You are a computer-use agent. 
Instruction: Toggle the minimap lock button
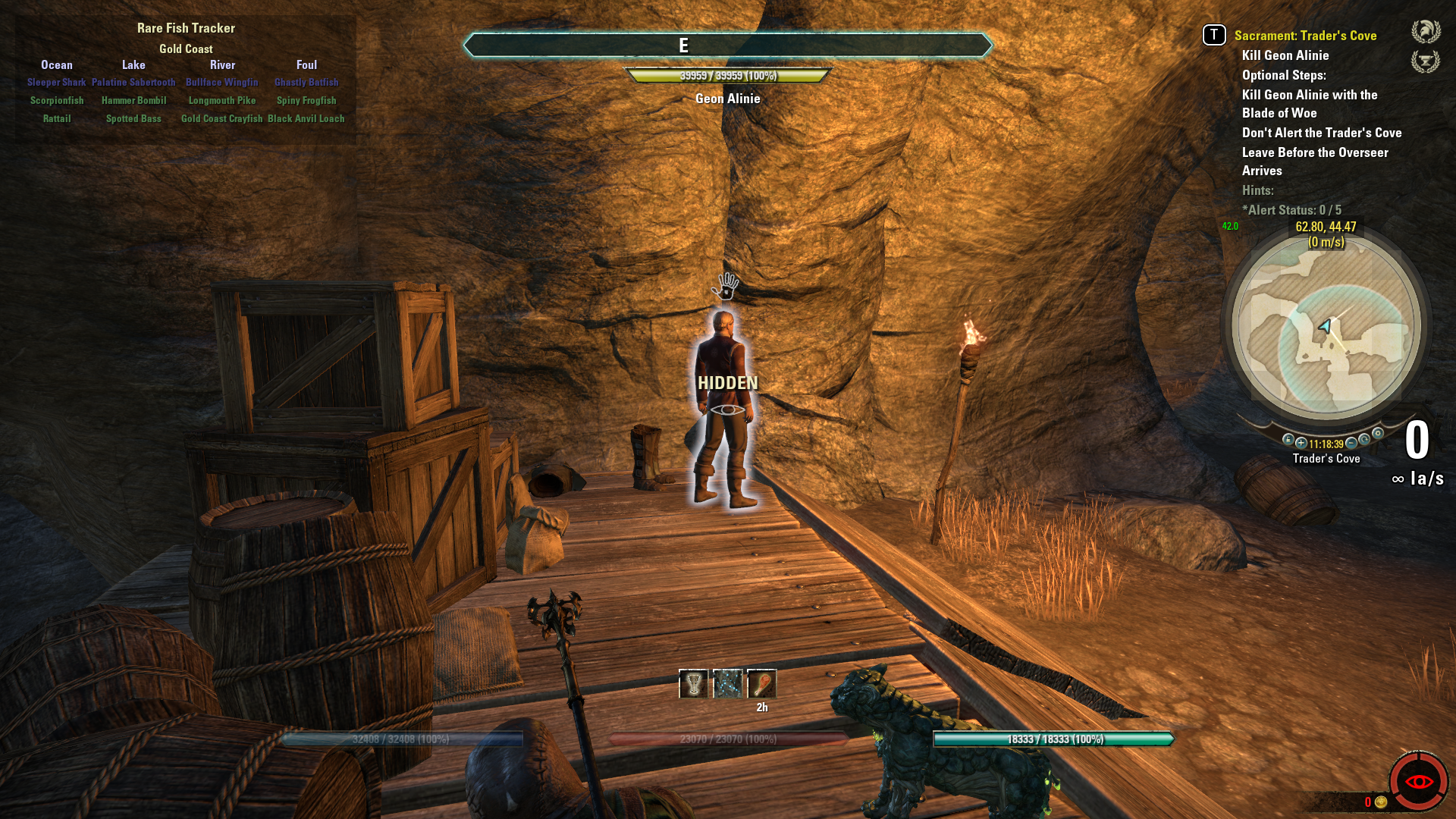1288,440
